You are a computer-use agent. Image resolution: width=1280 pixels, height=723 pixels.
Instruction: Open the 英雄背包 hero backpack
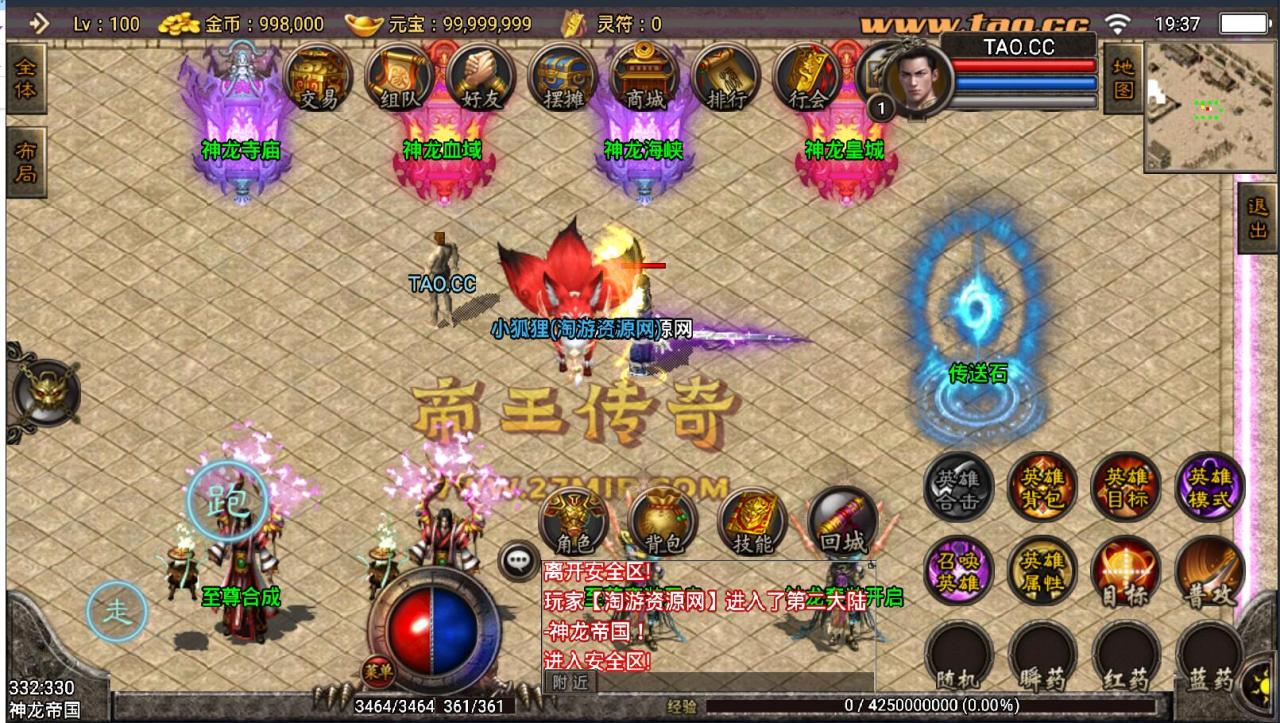pyautogui.click(x=1041, y=488)
